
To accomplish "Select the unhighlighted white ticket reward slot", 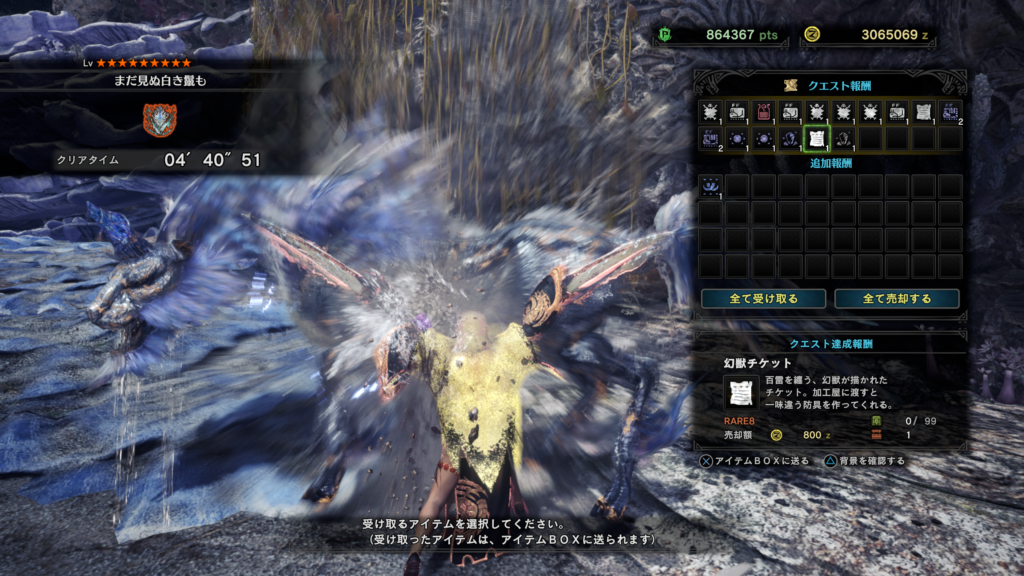I will click(x=923, y=112).
